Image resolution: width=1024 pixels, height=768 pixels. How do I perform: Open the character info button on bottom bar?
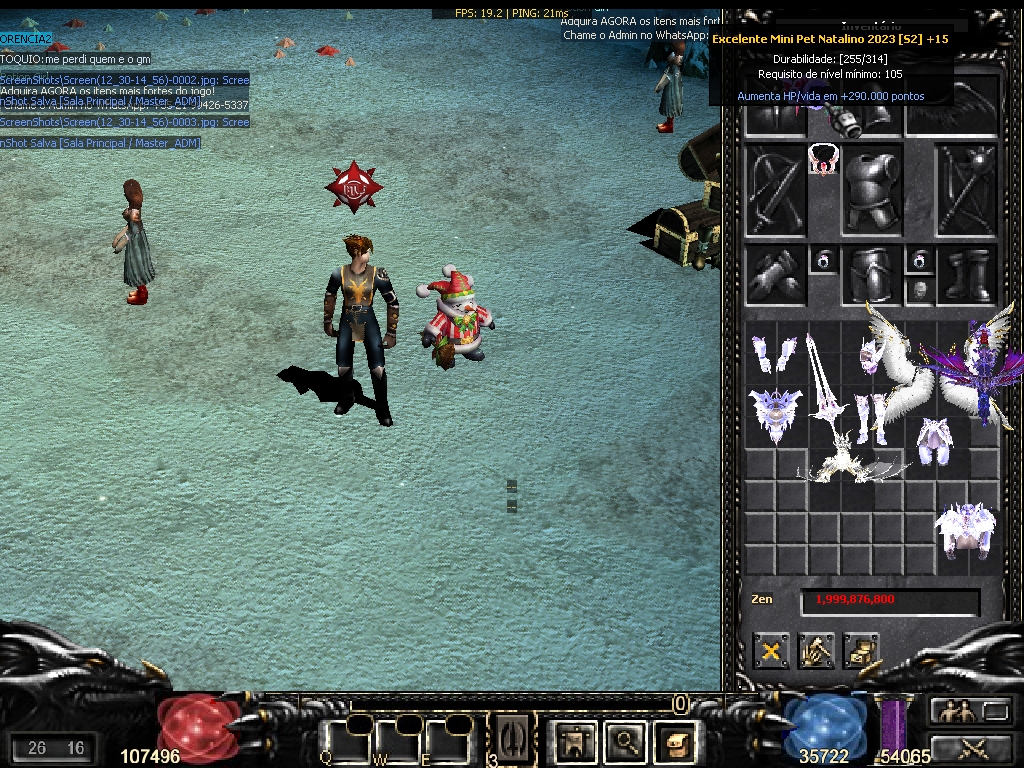pos(575,741)
